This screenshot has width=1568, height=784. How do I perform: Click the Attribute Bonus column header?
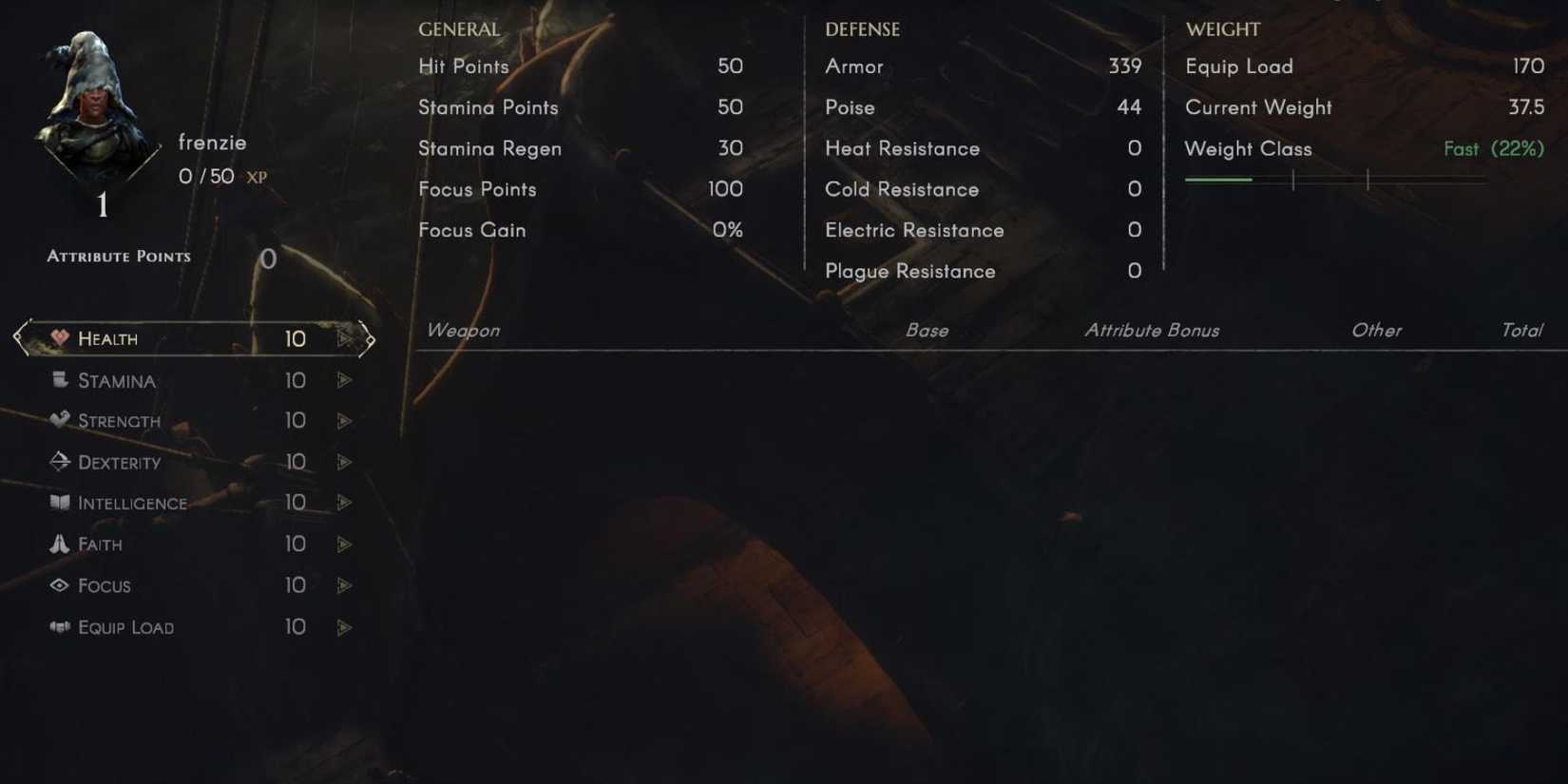[x=1152, y=331]
